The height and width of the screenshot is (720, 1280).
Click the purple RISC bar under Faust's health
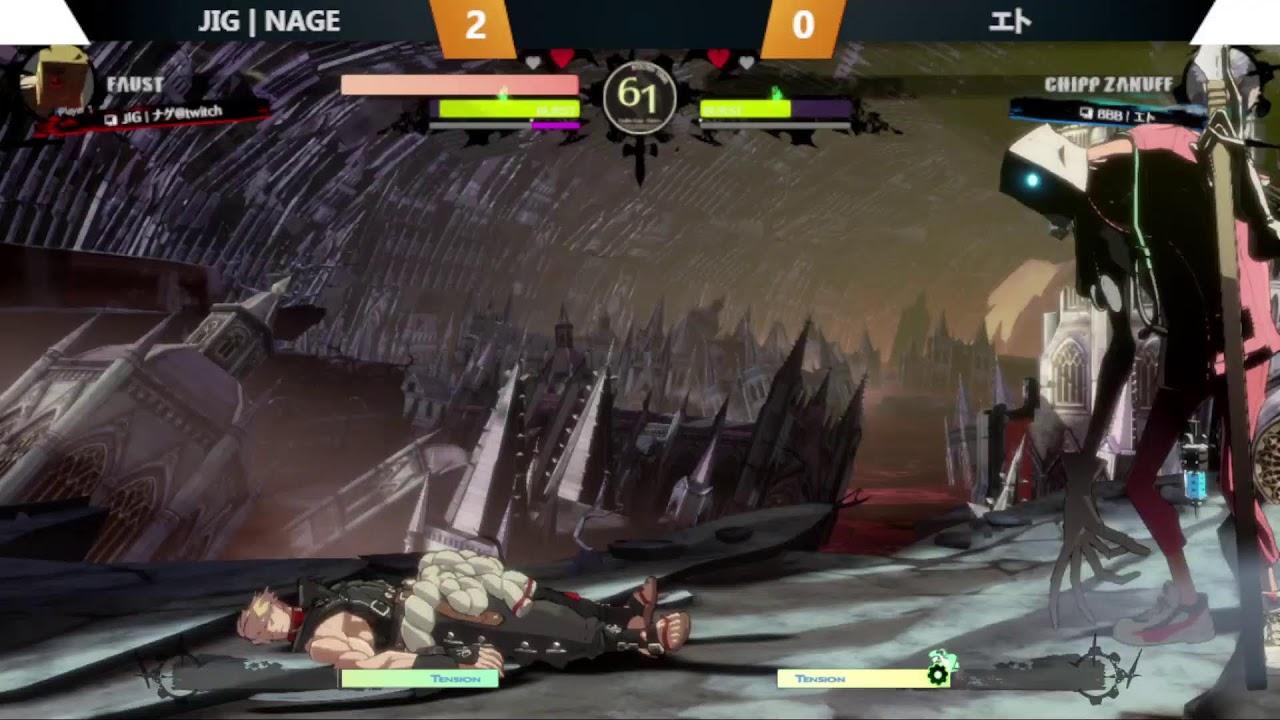pyautogui.click(x=555, y=124)
